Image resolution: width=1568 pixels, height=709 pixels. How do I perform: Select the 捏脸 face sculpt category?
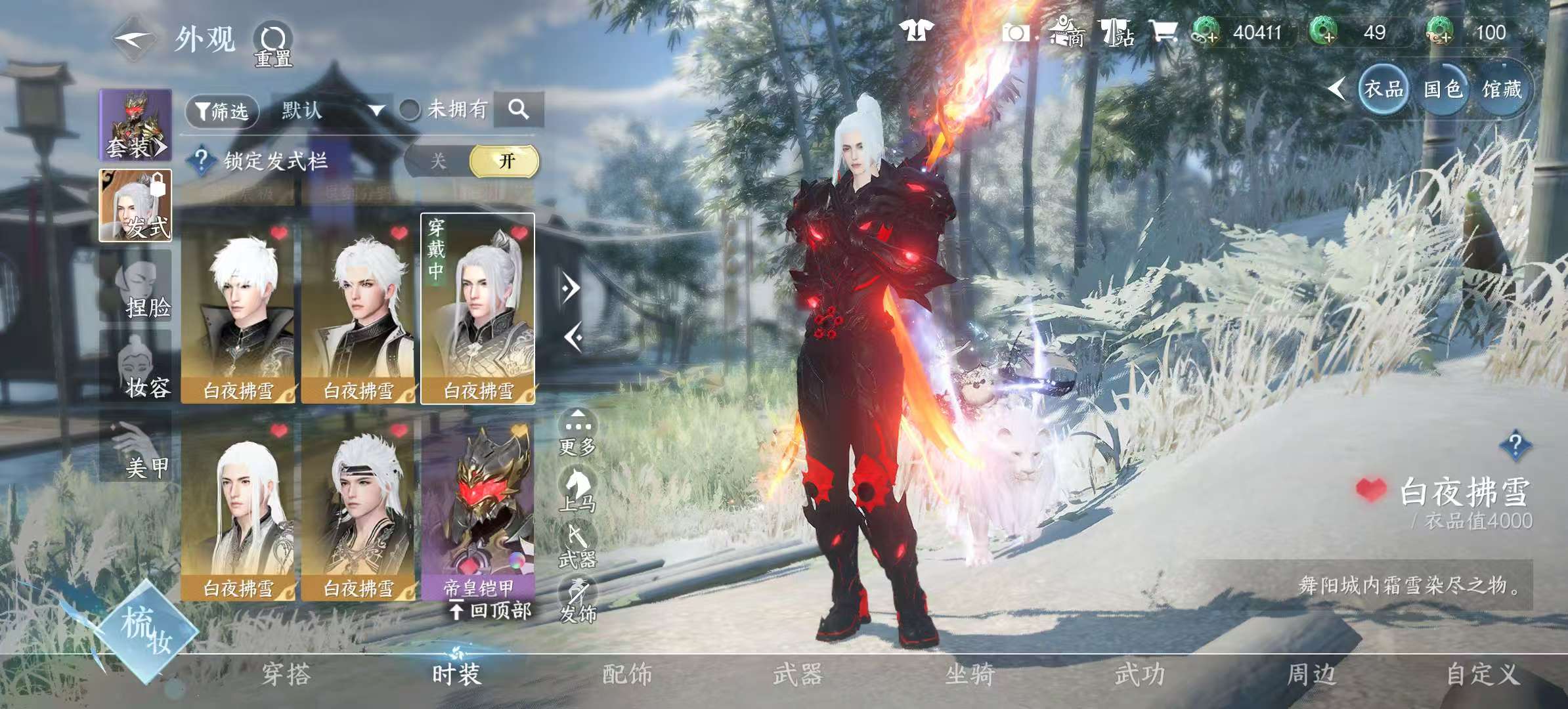point(136,286)
